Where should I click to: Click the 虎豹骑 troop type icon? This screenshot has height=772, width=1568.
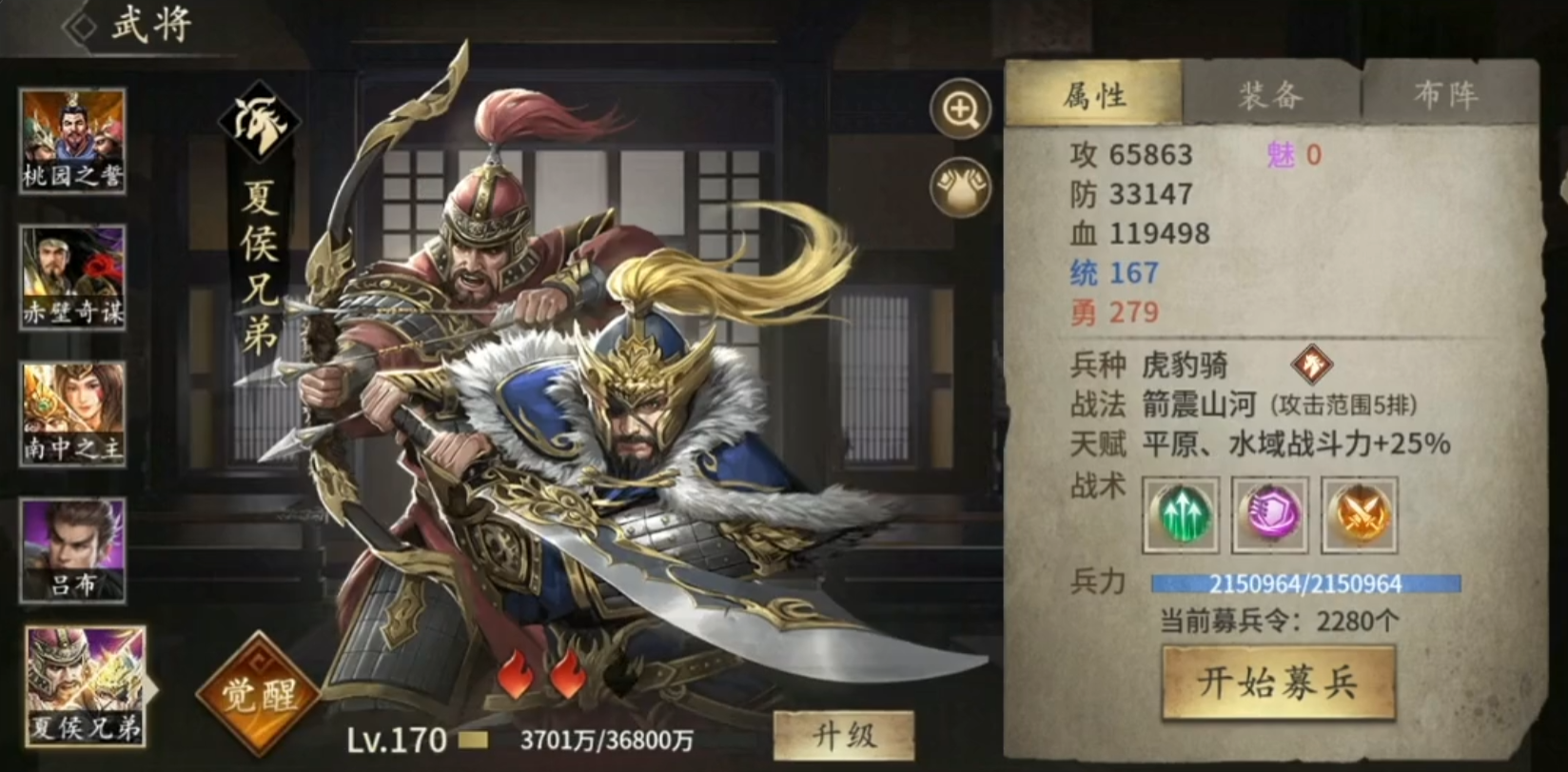pos(1313,365)
